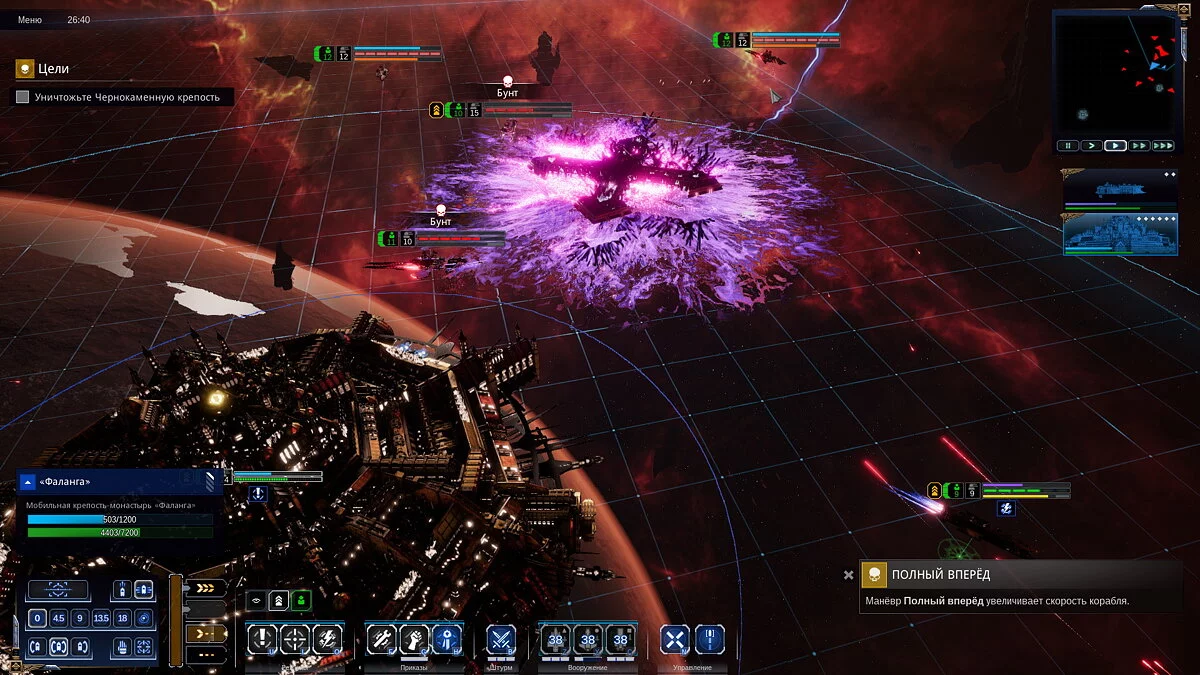Activate the exclamation mark stance icon

click(262, 638)
